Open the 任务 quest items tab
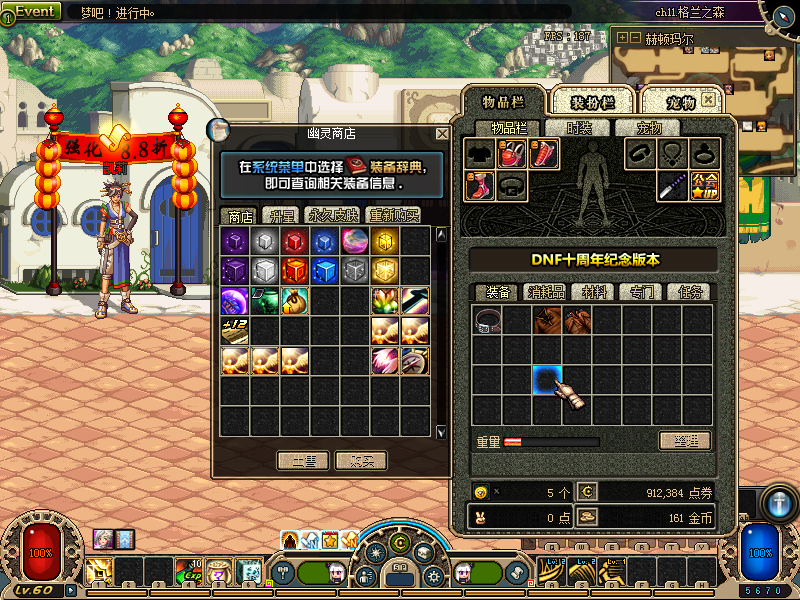This screenshot has height=600, width=800. pos(689,292)
